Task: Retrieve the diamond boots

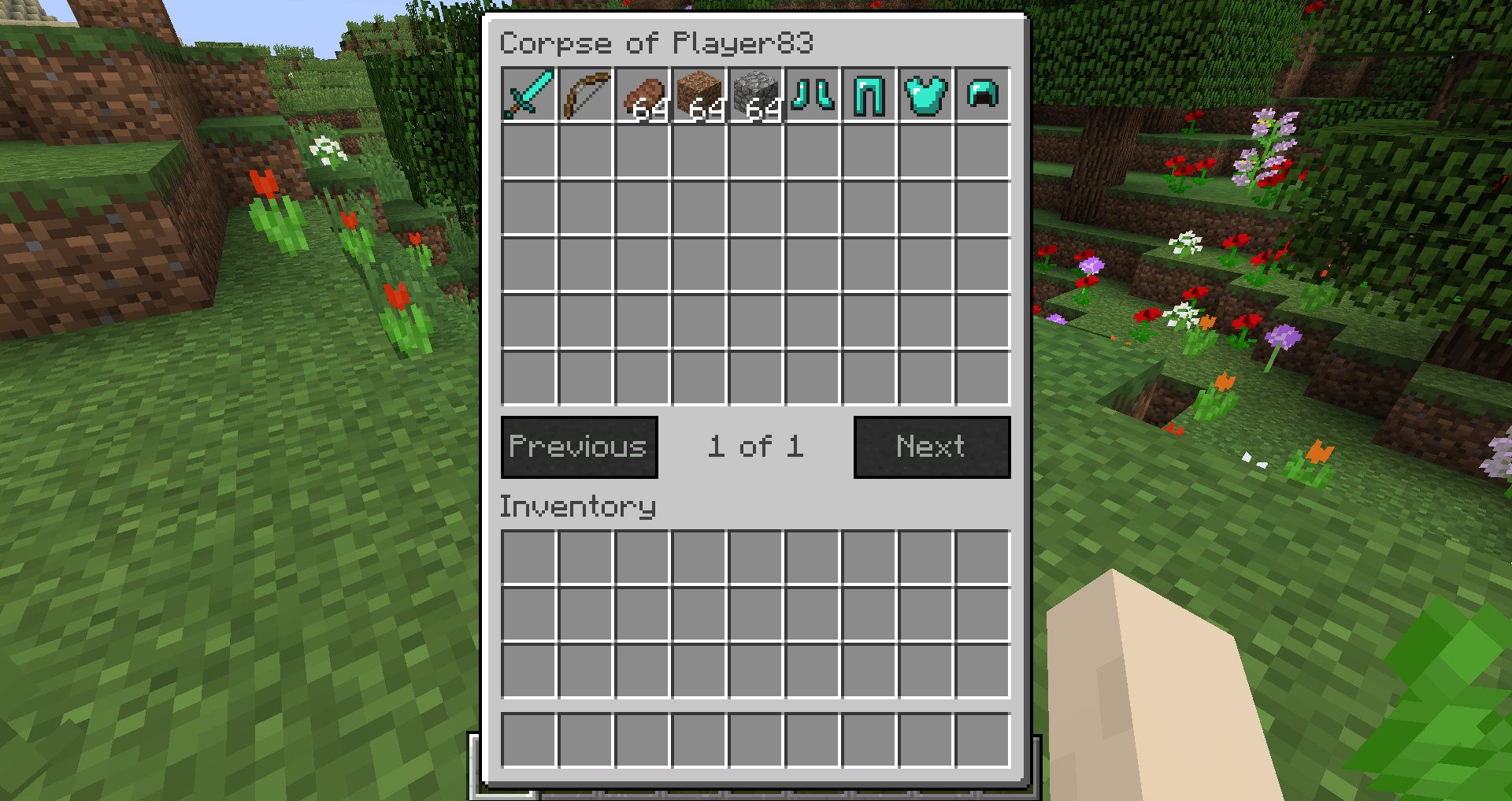Action: pyautogui.click(x=811, y=96)
